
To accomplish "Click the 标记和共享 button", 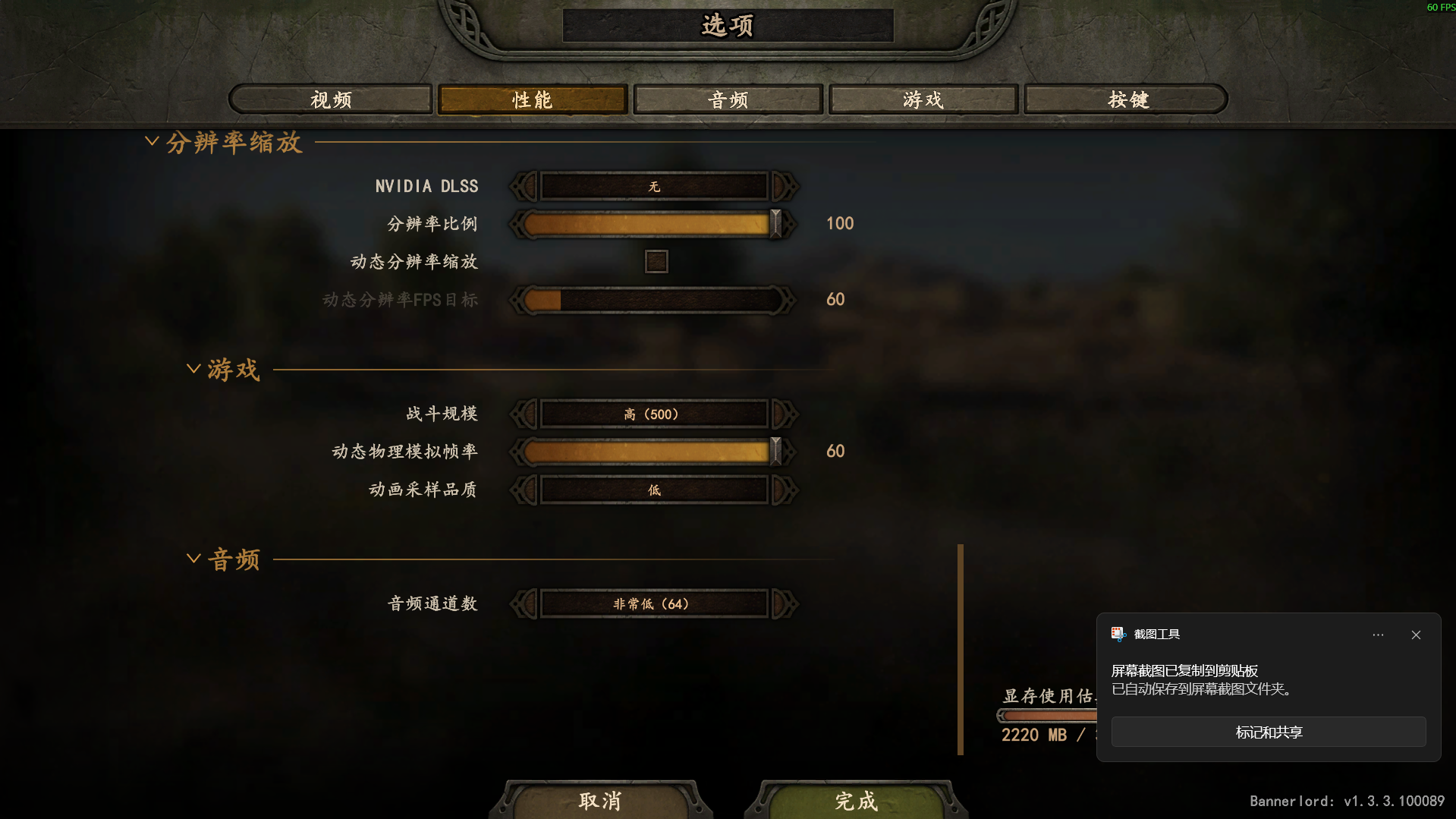I will 1268,732.
